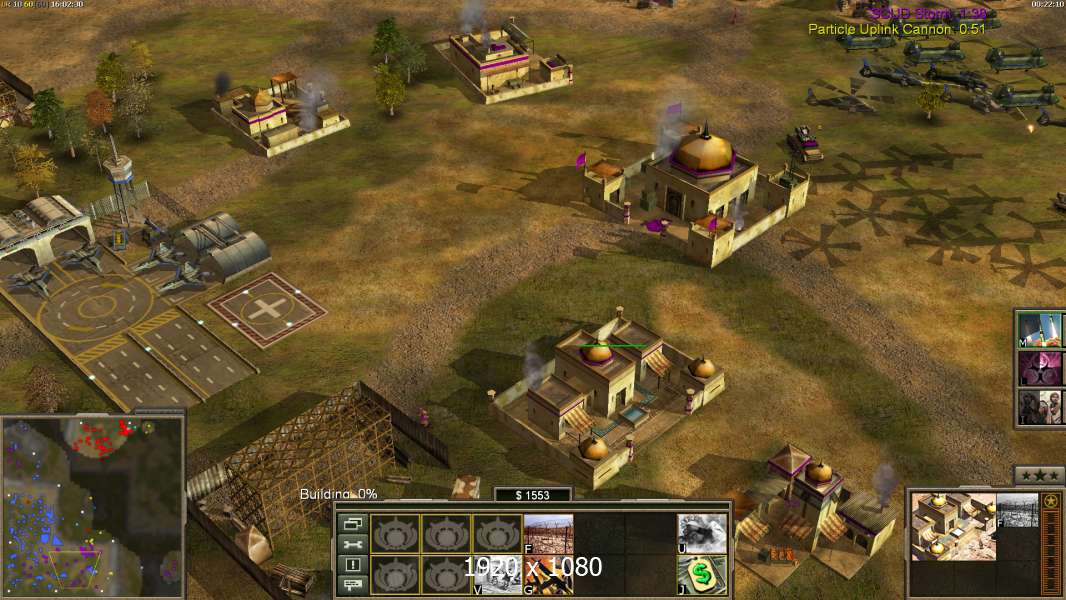Pick the fiery barricade command with hotkey G
The width and height of the screenshot is (1066, 600).
point(548,574)
